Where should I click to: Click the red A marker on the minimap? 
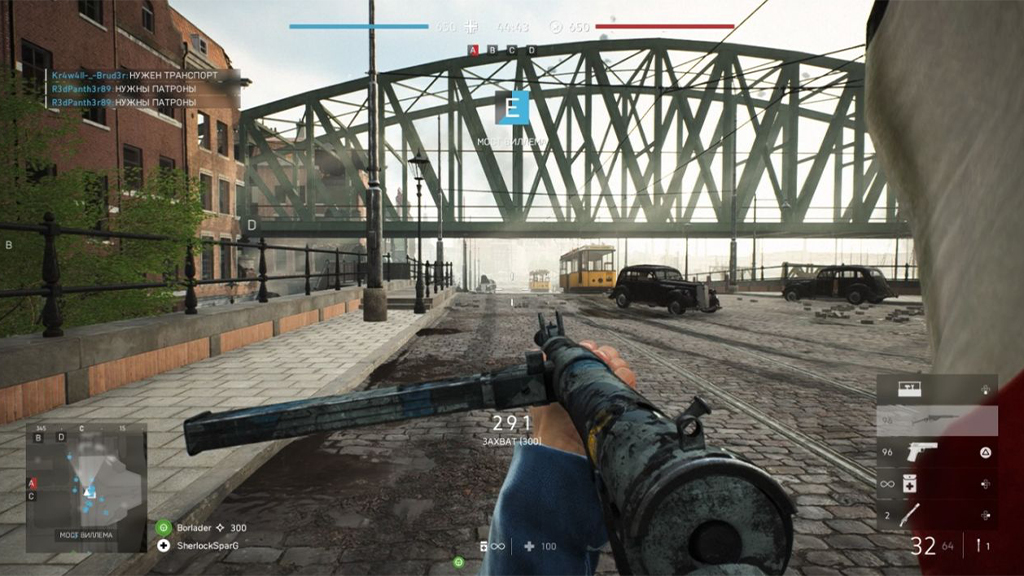point(32,483)
